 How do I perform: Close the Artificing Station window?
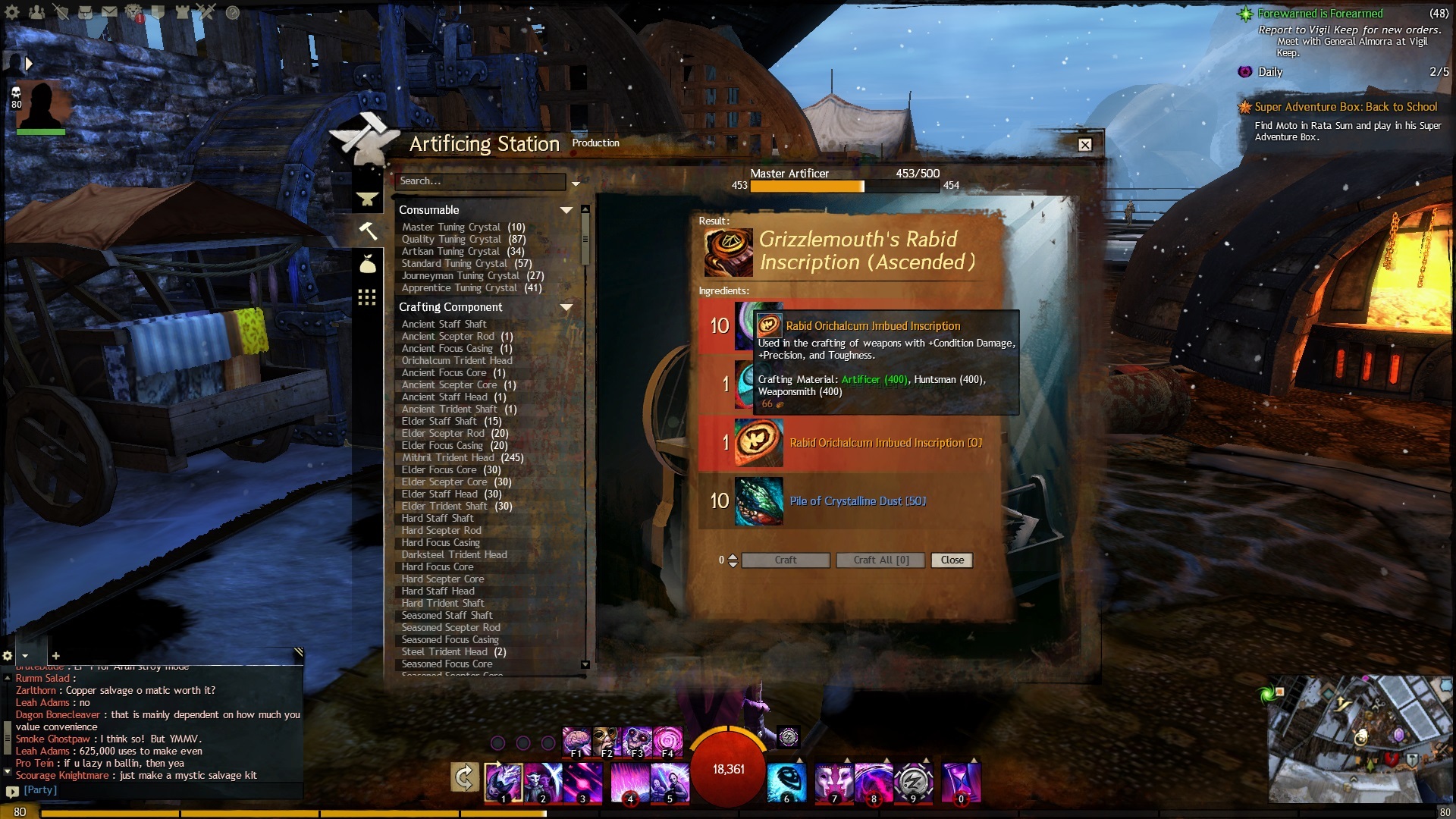tap(1085, 145)
